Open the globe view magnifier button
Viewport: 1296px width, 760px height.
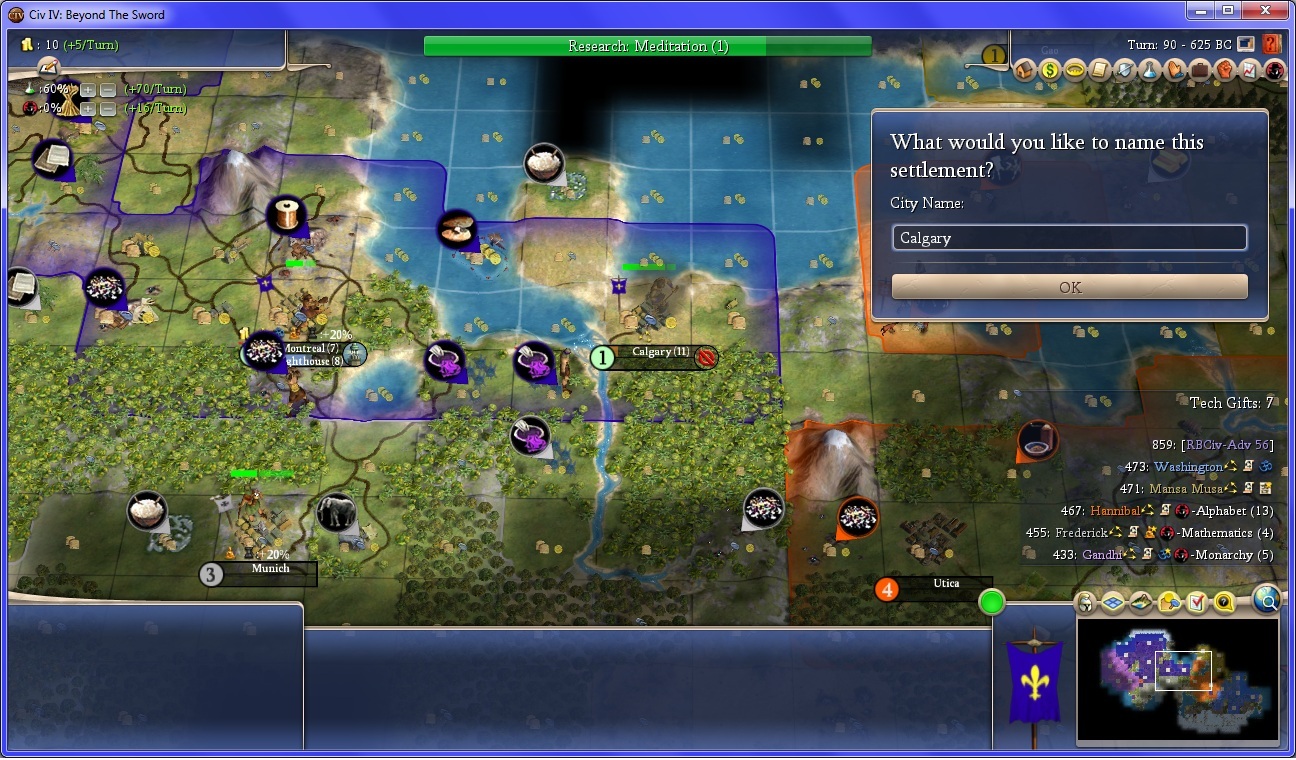point(1266,600)
